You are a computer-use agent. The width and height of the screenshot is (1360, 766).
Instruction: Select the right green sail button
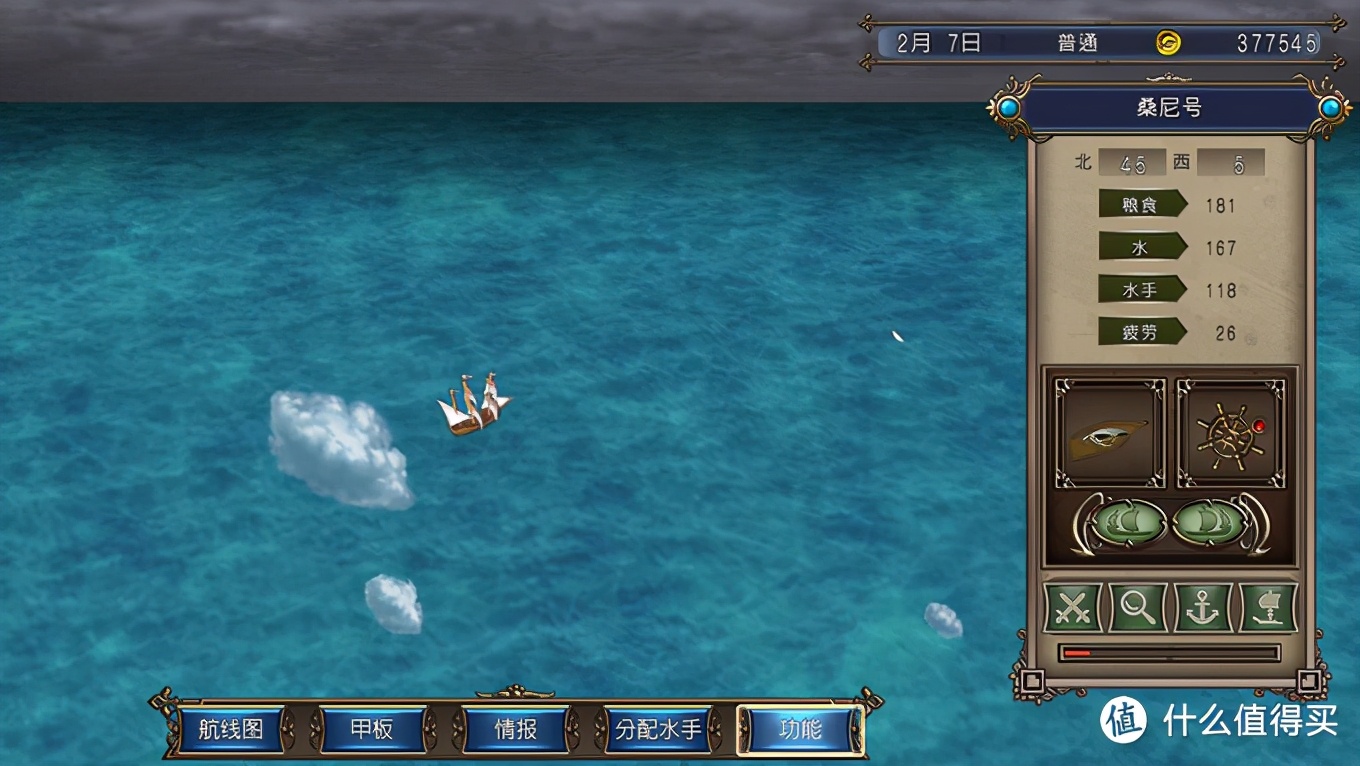(1209, 522)
